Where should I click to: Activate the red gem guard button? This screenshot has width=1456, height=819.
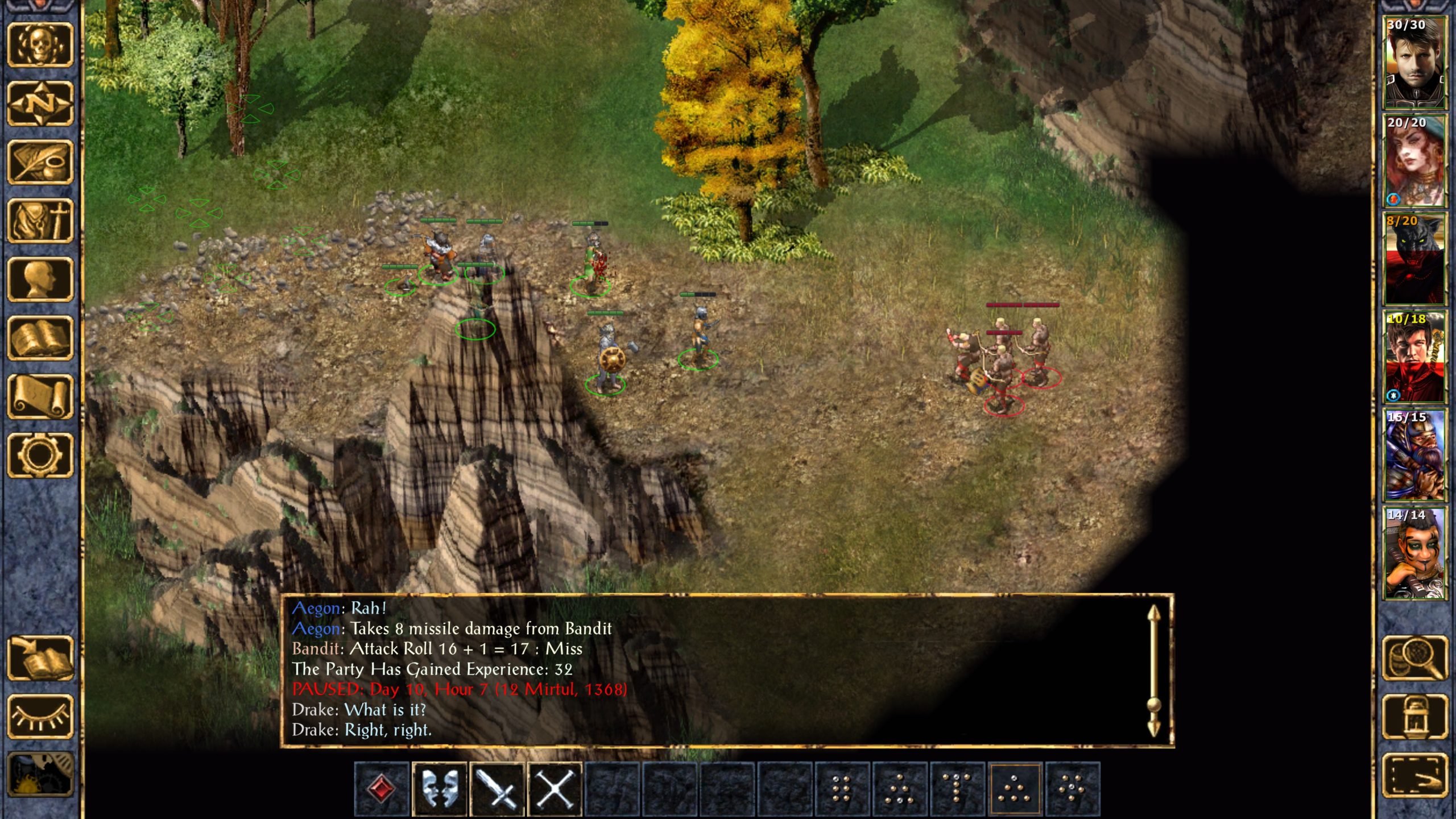pyautogui.click(x=382, y=789)
